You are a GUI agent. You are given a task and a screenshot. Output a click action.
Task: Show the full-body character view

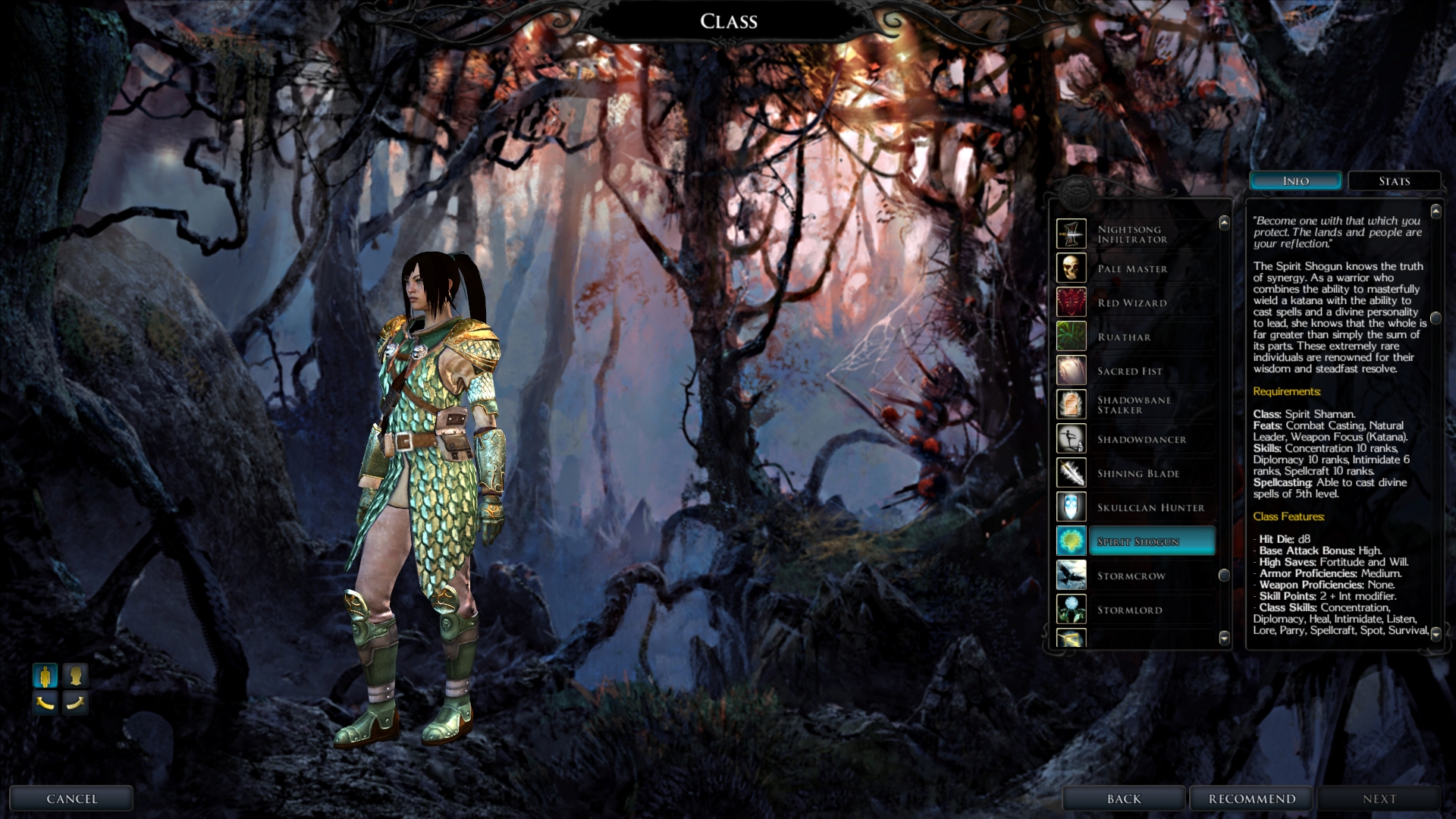click(45, 675)
